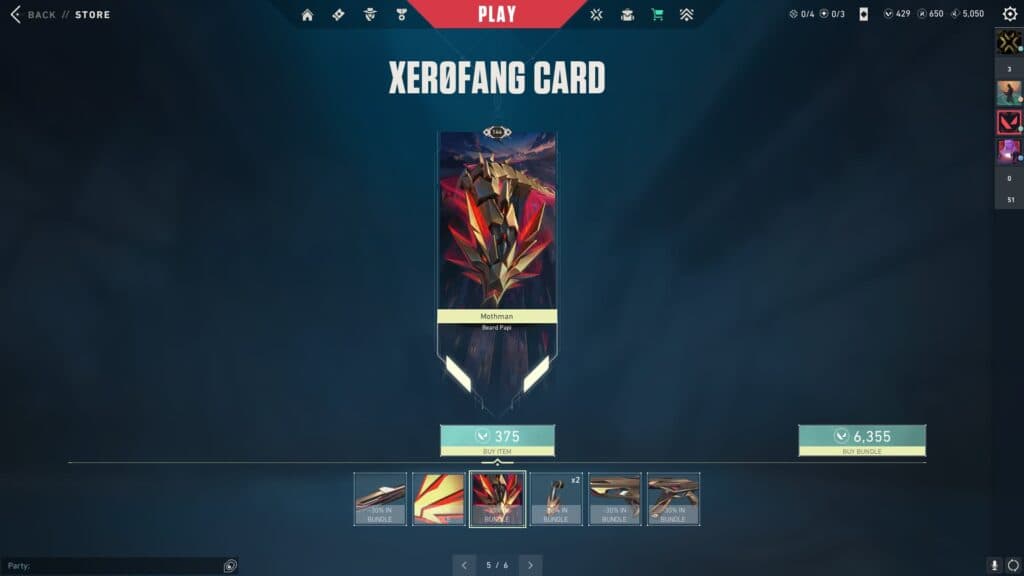1024x576 pixels.
Task: Go to the next bundle item
Action: tap(530, 565)
